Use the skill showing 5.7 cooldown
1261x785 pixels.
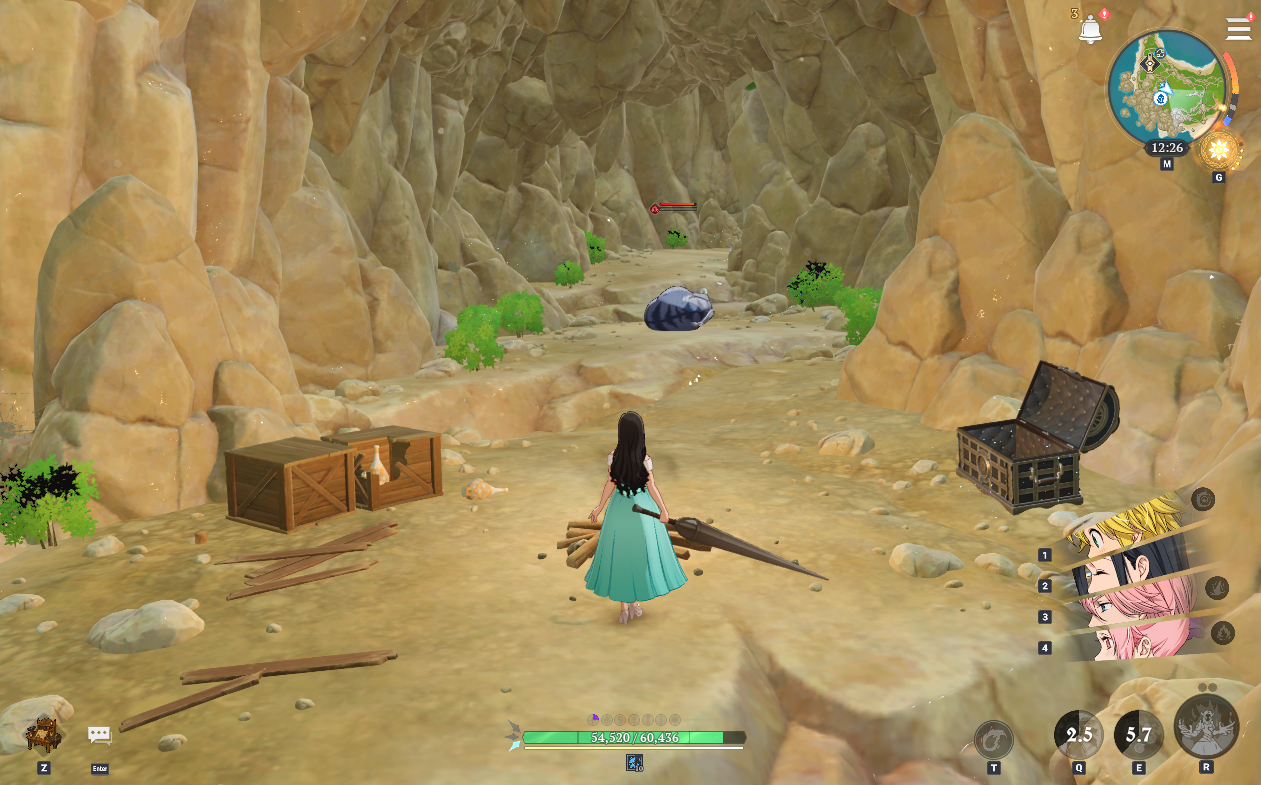click(1138, 735)
